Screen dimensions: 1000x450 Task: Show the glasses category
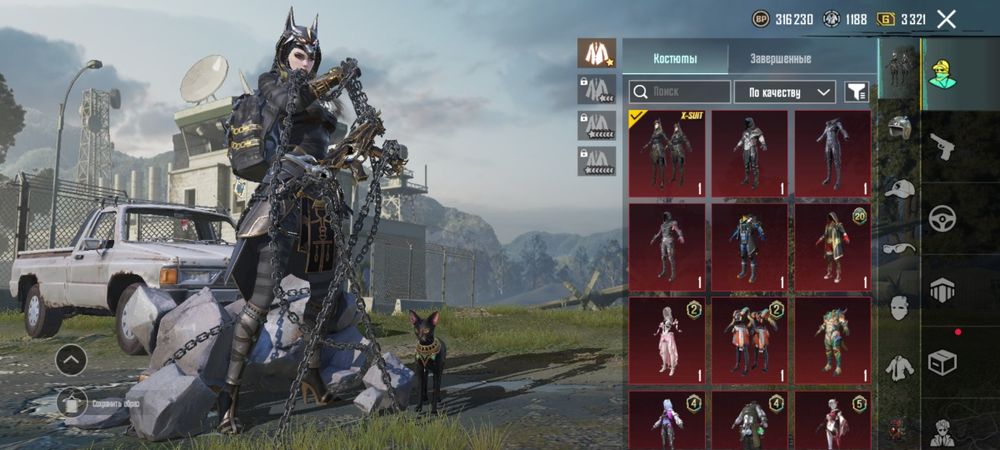coord(899,249)
